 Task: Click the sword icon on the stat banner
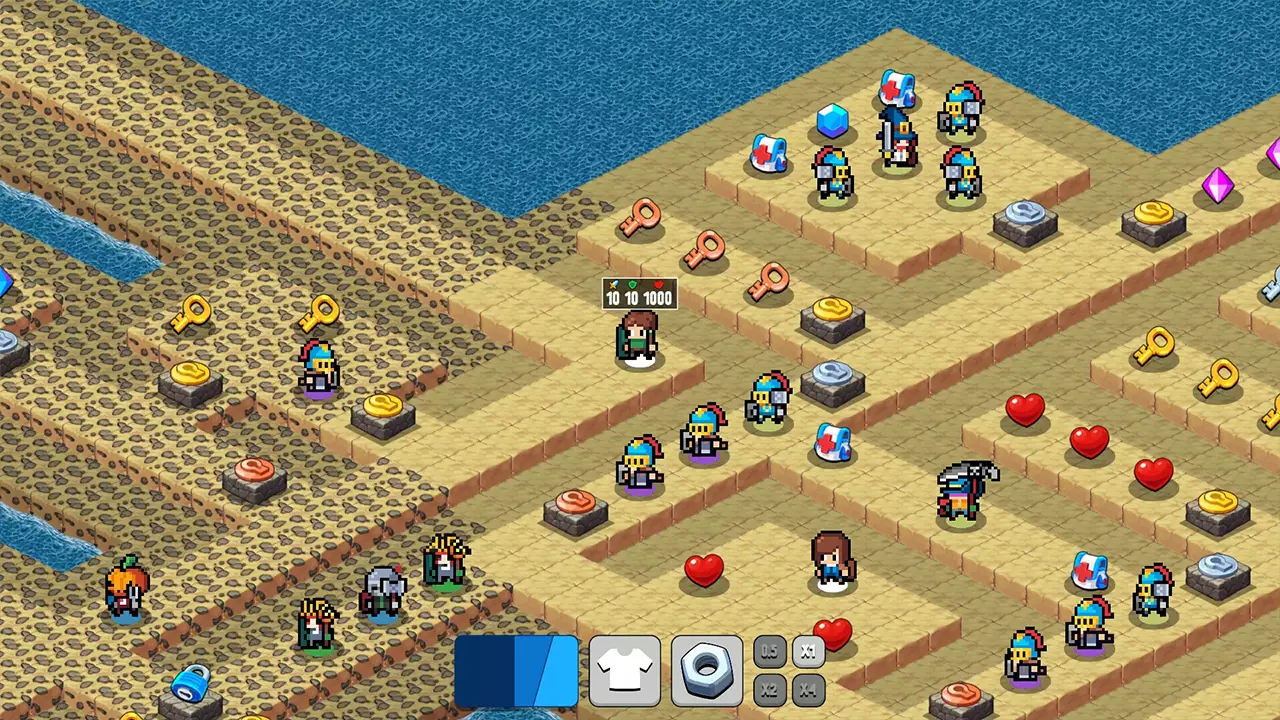(x=613, y=284)
